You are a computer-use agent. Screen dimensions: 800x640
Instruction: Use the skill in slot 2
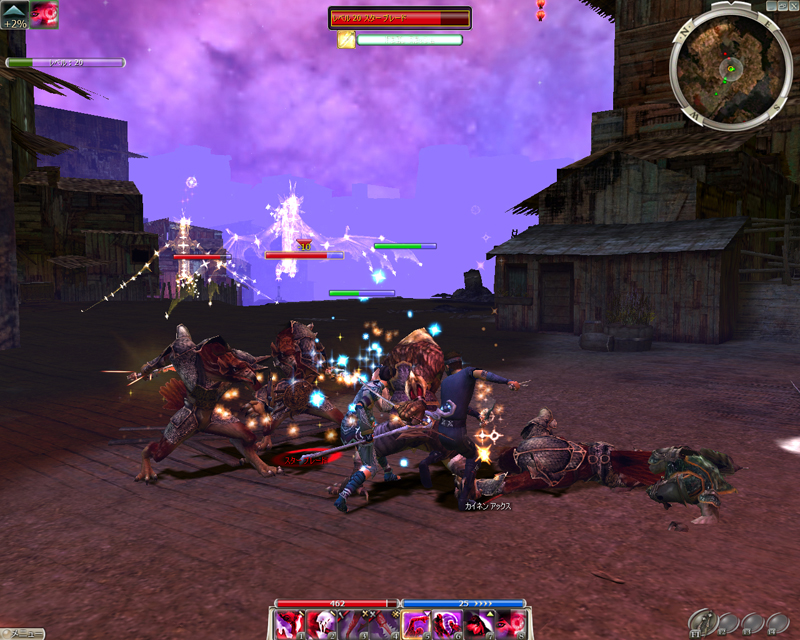point(321,625)
